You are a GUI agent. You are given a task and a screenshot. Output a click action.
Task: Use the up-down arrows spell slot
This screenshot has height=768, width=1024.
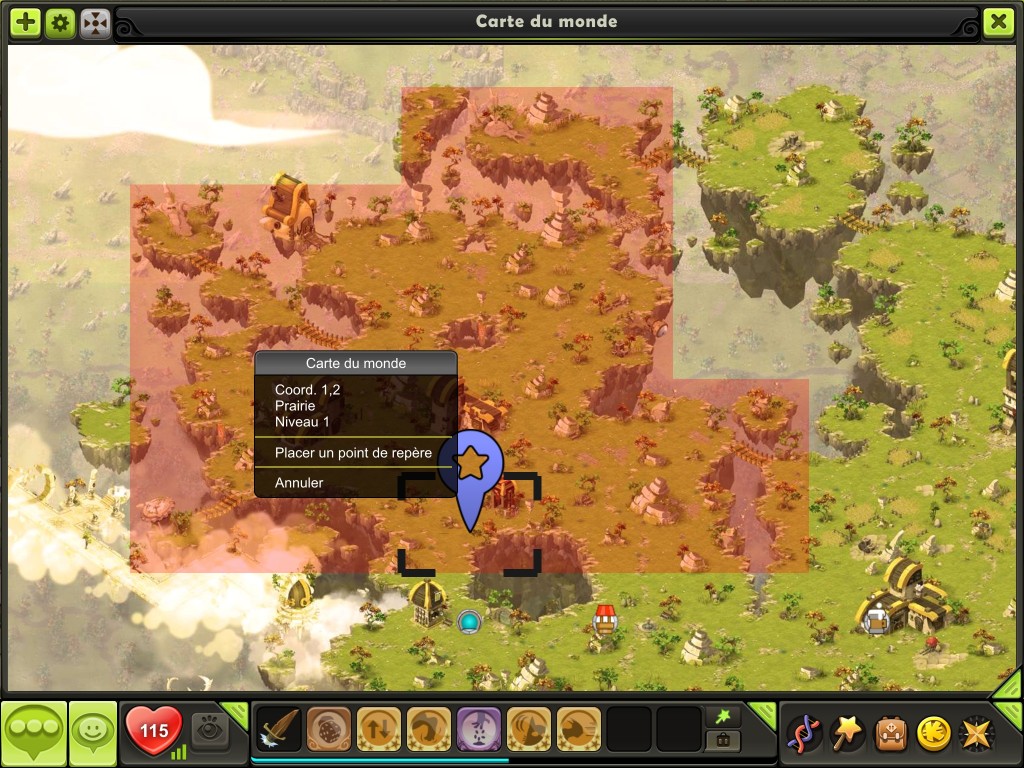pos(378,729)
